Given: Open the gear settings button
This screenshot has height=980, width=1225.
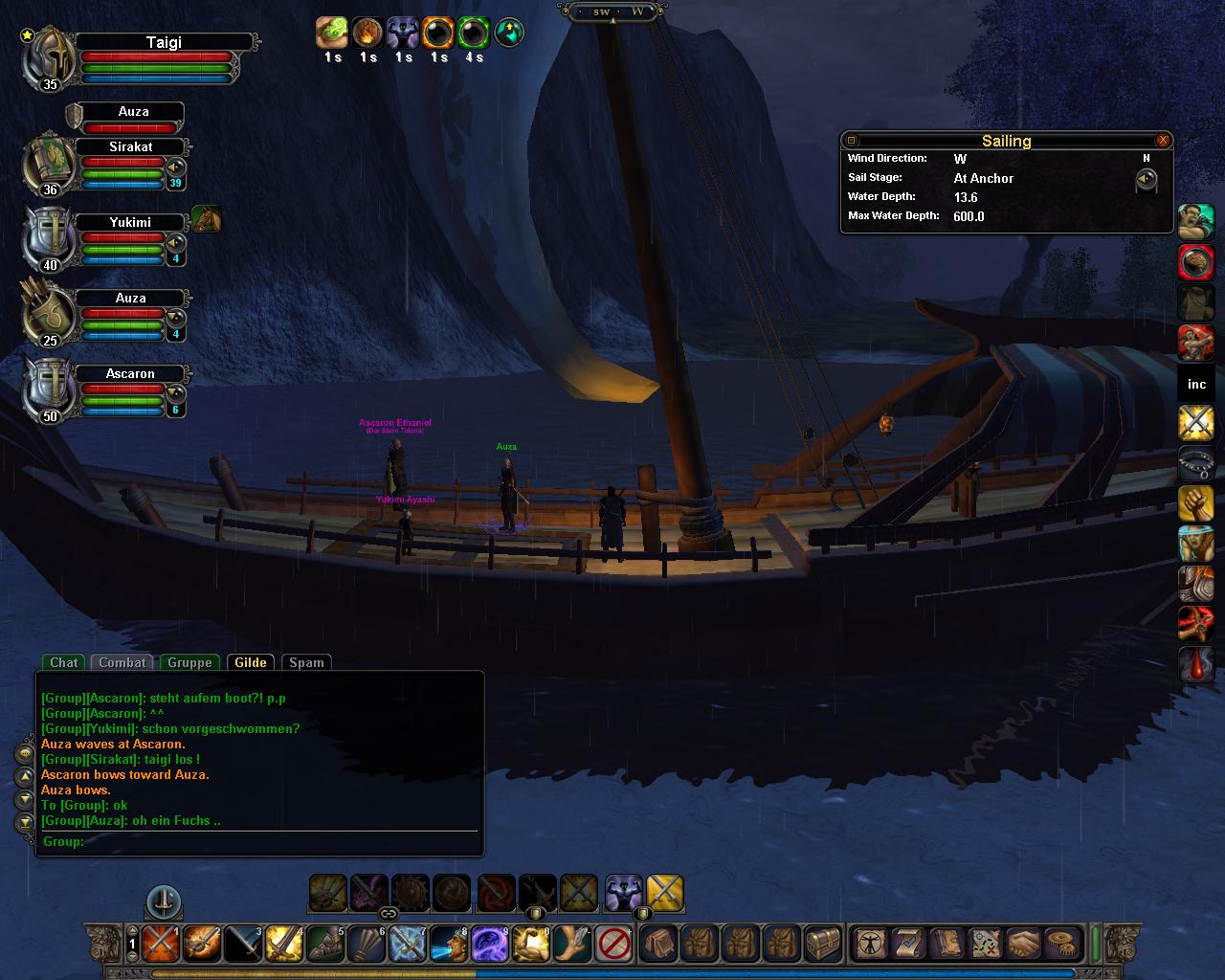Looking at the screenshot, I should coord(1060,944).
